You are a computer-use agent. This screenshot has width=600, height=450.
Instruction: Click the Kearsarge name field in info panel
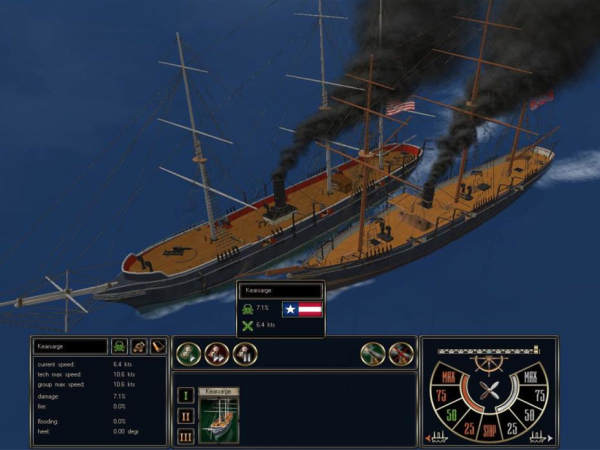[70, 346]
